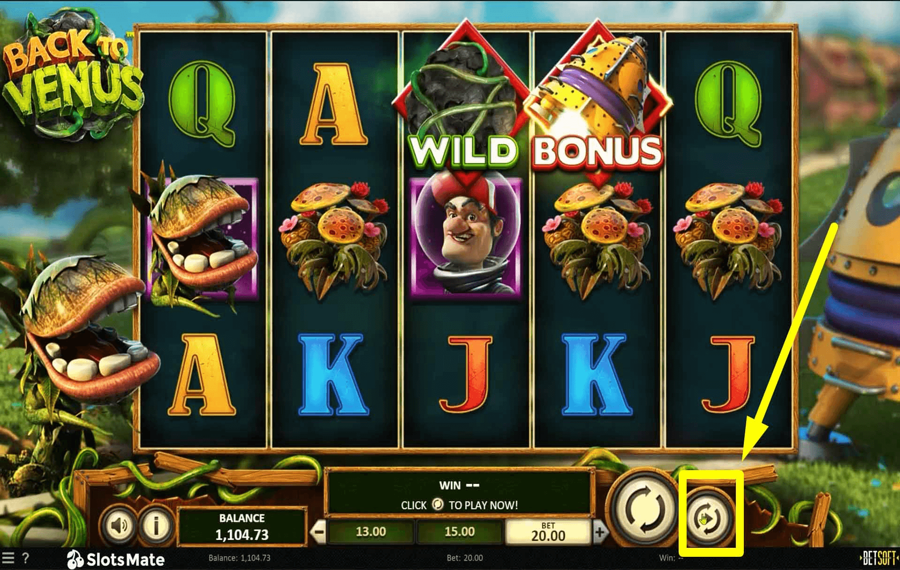Increase the bet with the plus button
Image resolution: width=900 pixels, height=570 pixels.
click(x=600, y=532)
